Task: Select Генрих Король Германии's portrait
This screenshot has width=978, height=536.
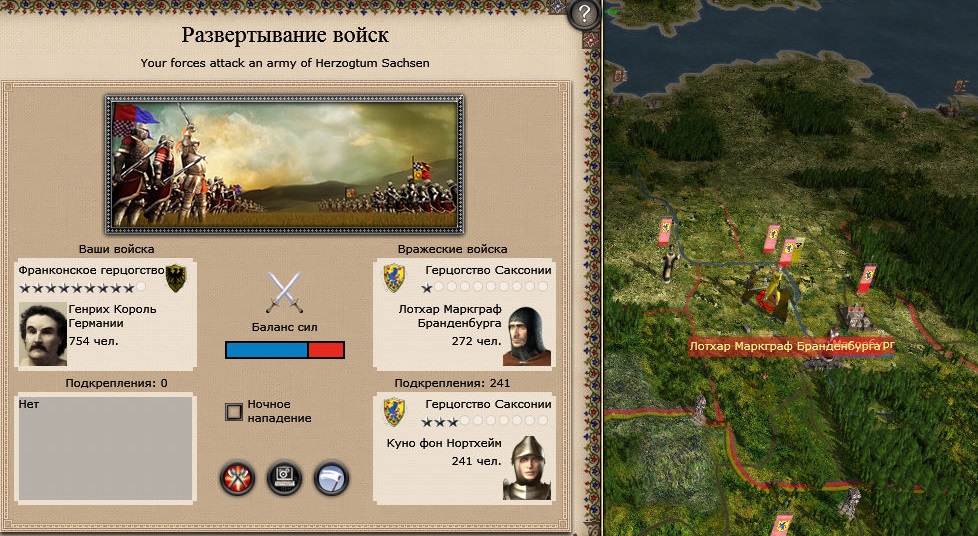Action: pos(43,335)
